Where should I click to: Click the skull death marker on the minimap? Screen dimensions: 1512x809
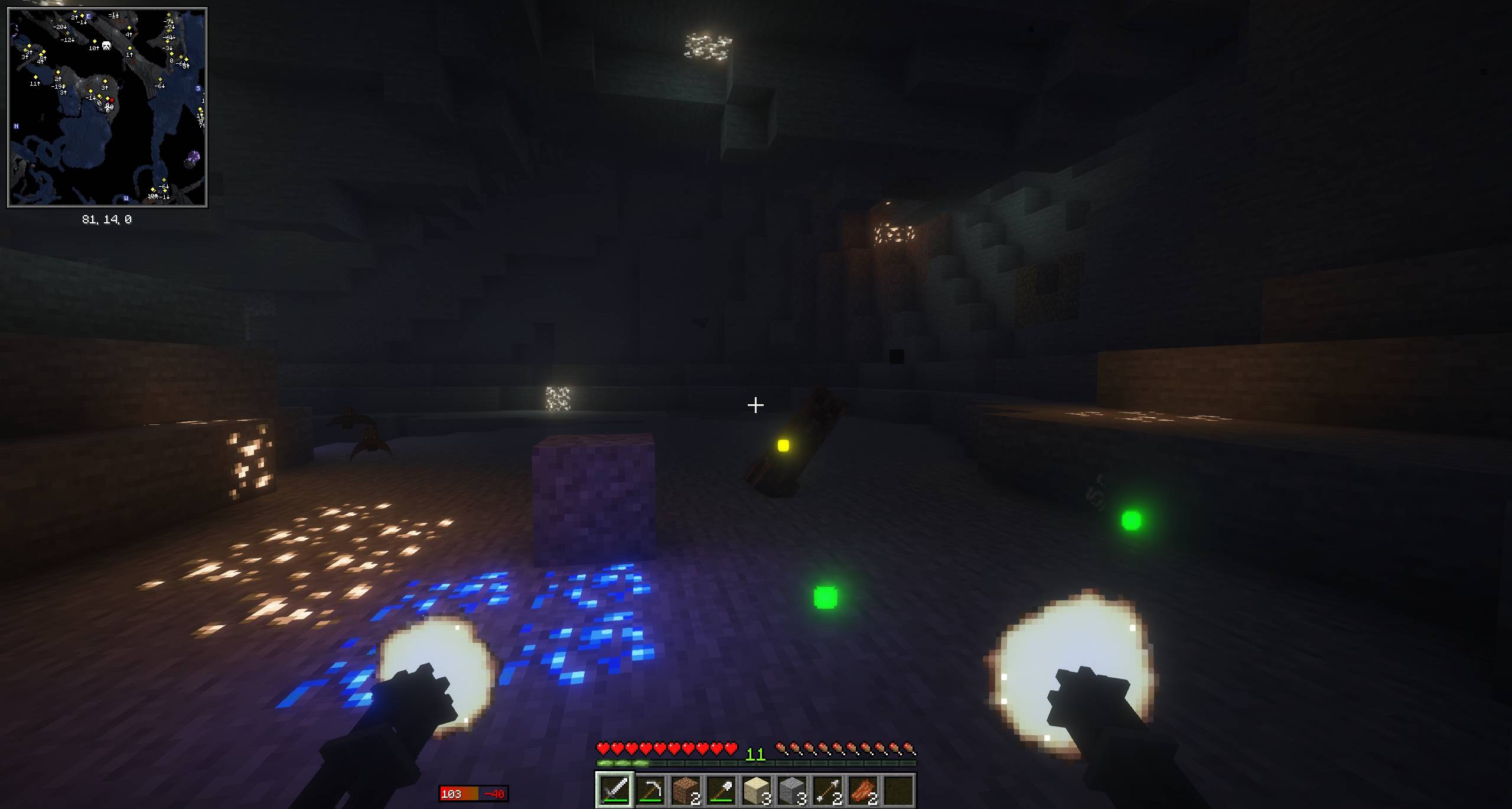click(105, 44)
